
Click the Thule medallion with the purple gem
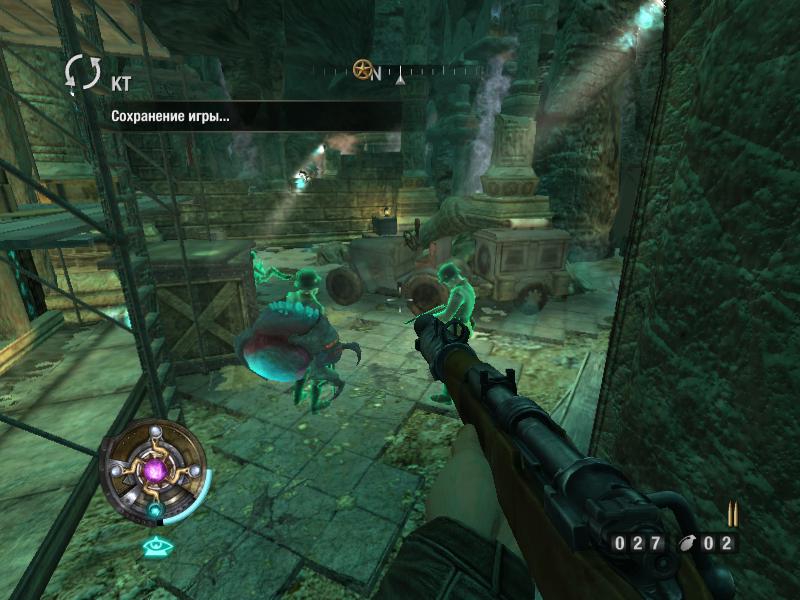tap(156, 469)
